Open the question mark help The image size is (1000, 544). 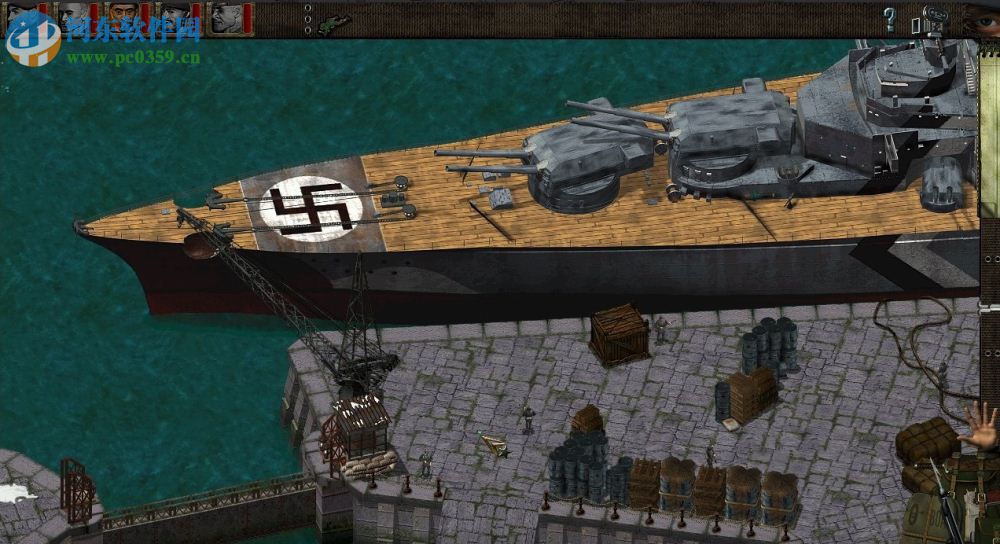pyautogui.click(x=889, y=18)
